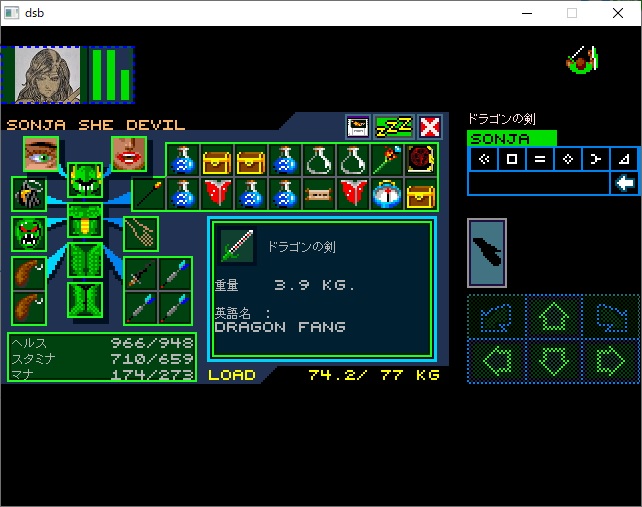Click the weapon attack hand panel

pyautogui.click(x=487, y=253)
